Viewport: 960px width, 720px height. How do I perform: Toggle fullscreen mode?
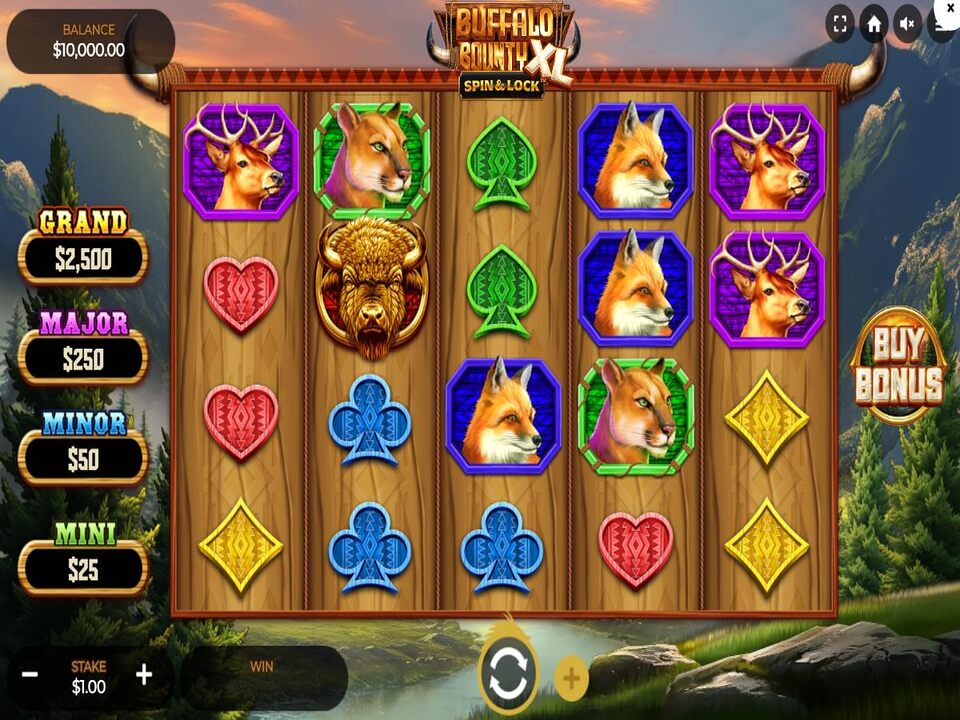coord(840,24)
